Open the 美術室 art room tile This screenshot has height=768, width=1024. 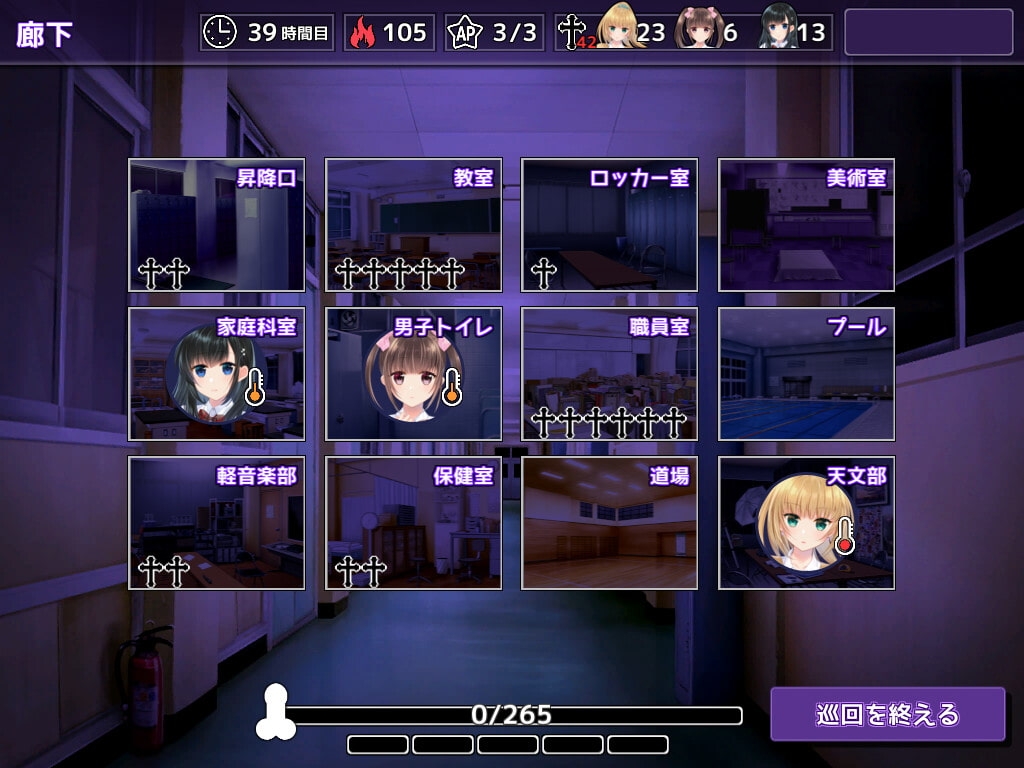pos(806,225)
